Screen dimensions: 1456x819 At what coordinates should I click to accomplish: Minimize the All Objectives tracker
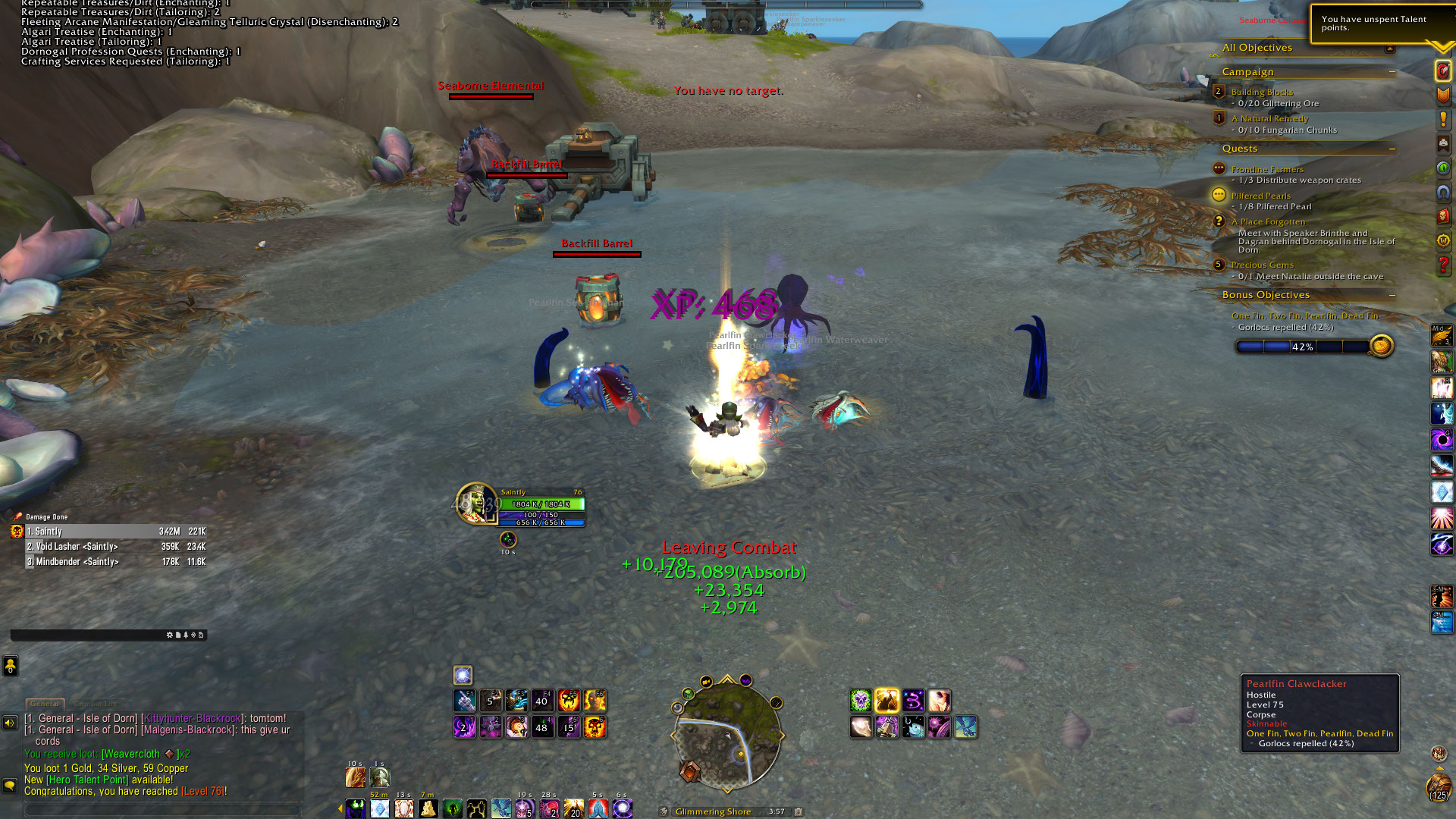[1389, 49]
